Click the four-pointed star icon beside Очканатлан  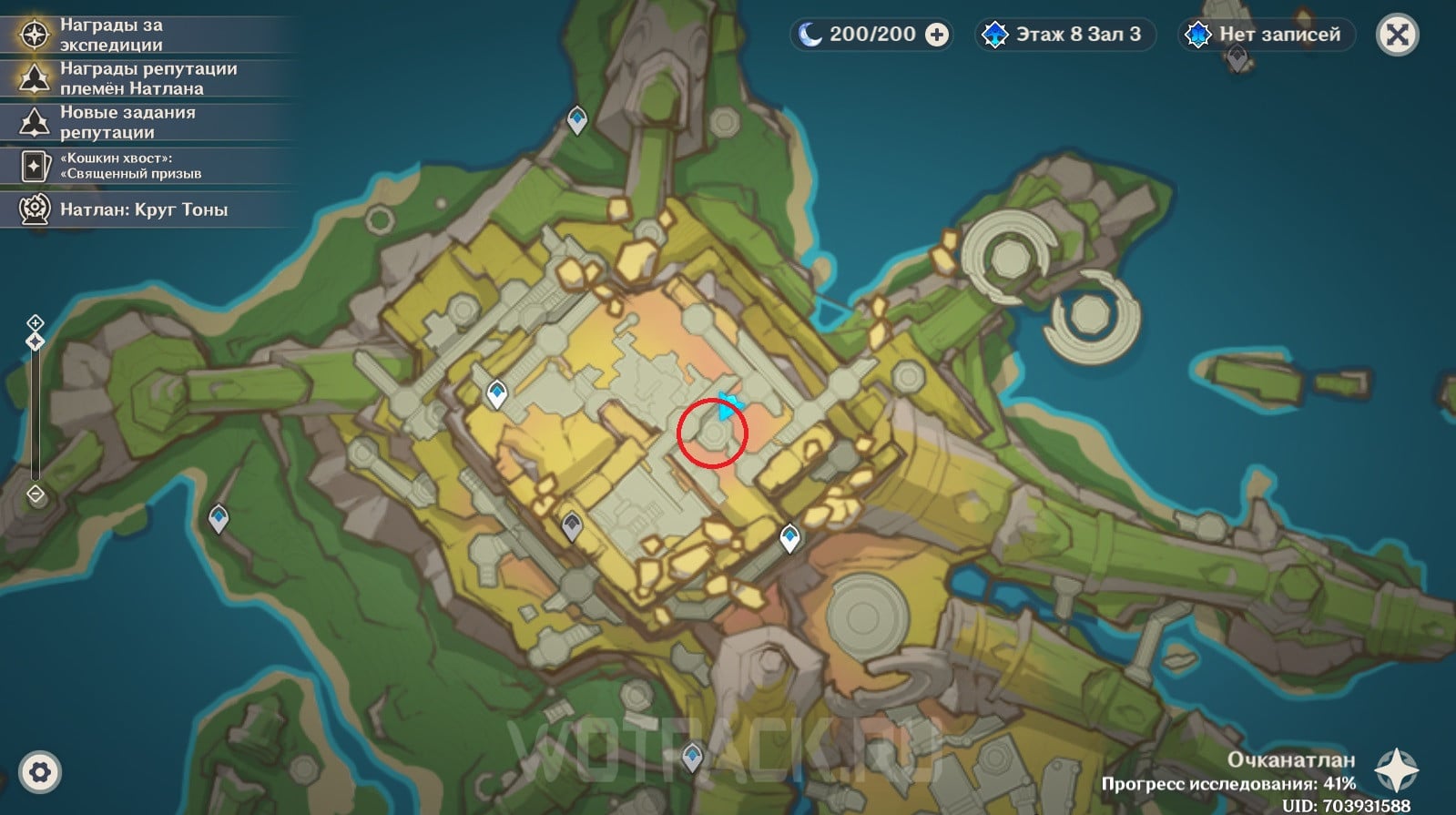click(1397, 771)
